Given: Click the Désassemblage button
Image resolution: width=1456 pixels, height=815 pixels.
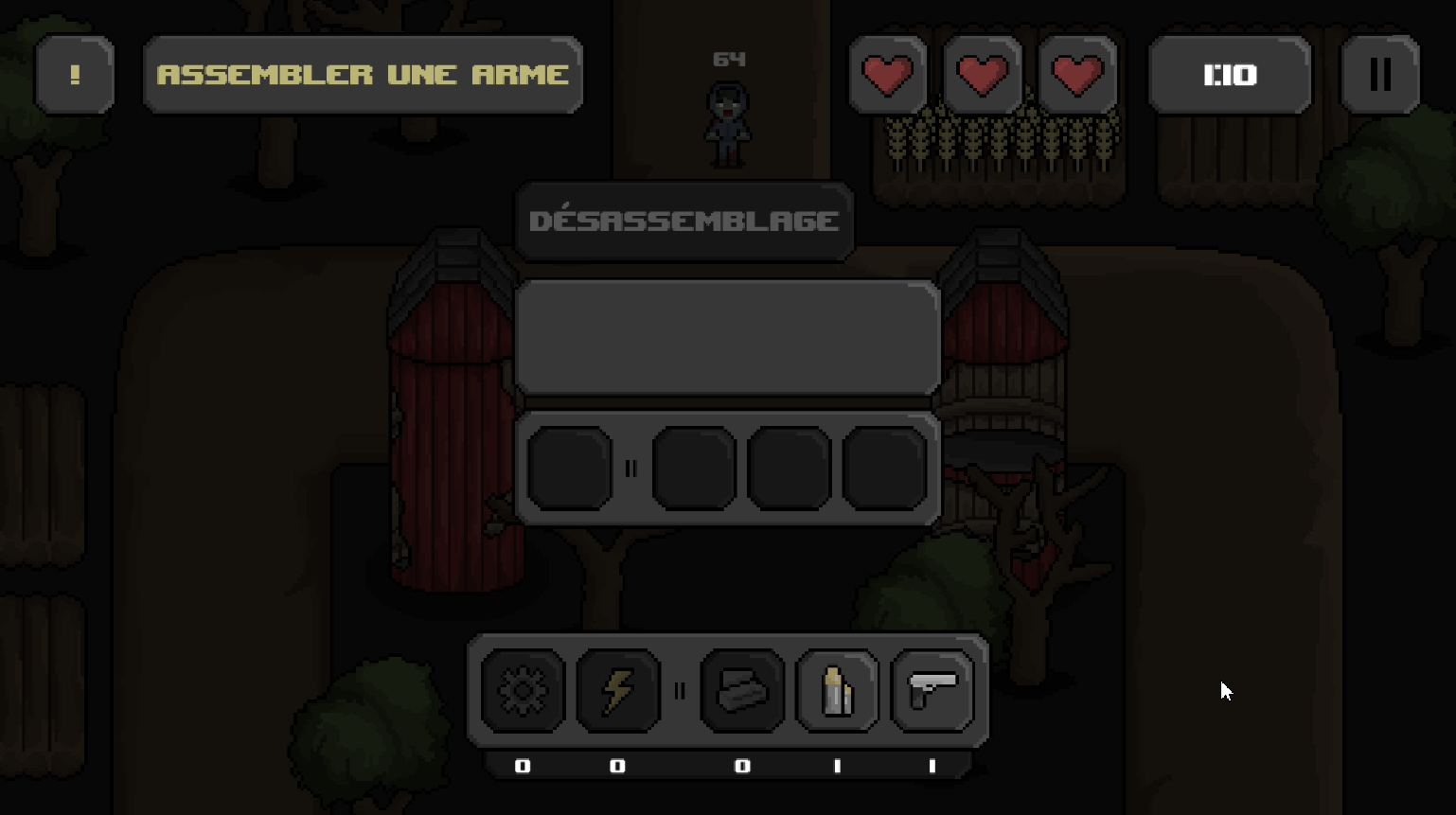Looking at the screenshot, I should (x=684, y=221).
